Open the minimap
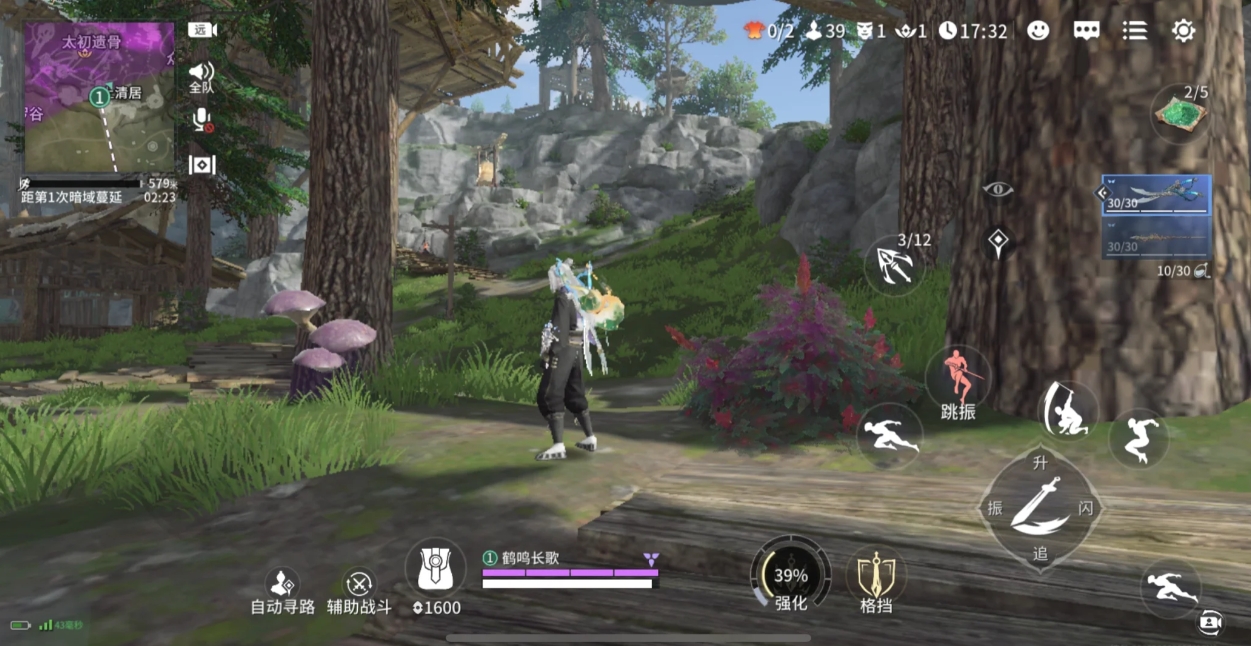1251x646 pixels. point(98,97)
